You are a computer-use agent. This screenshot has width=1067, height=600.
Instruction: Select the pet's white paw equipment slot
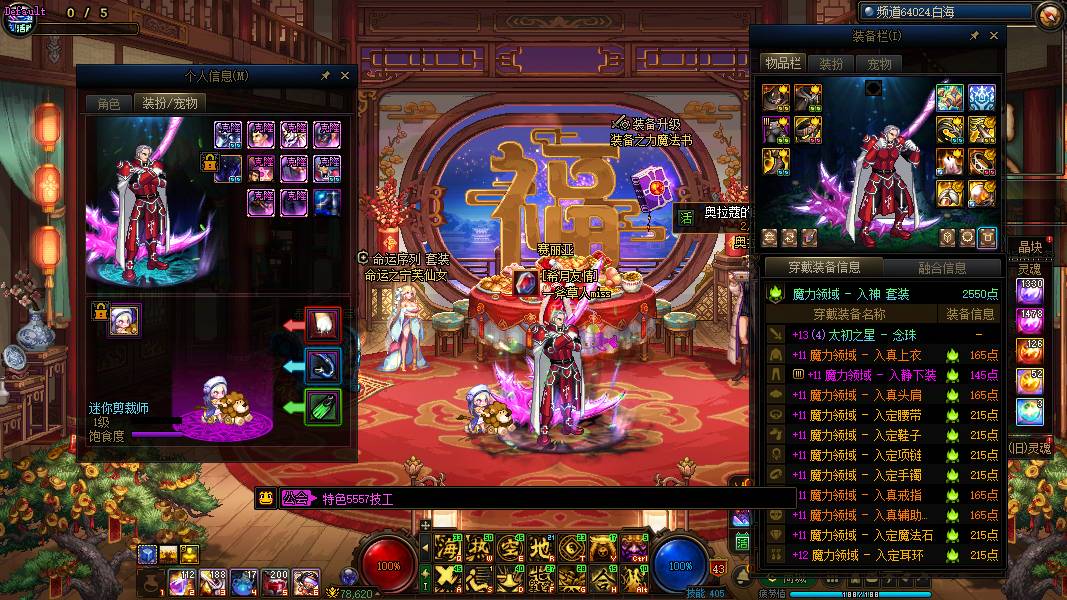[x=323, y=324]
